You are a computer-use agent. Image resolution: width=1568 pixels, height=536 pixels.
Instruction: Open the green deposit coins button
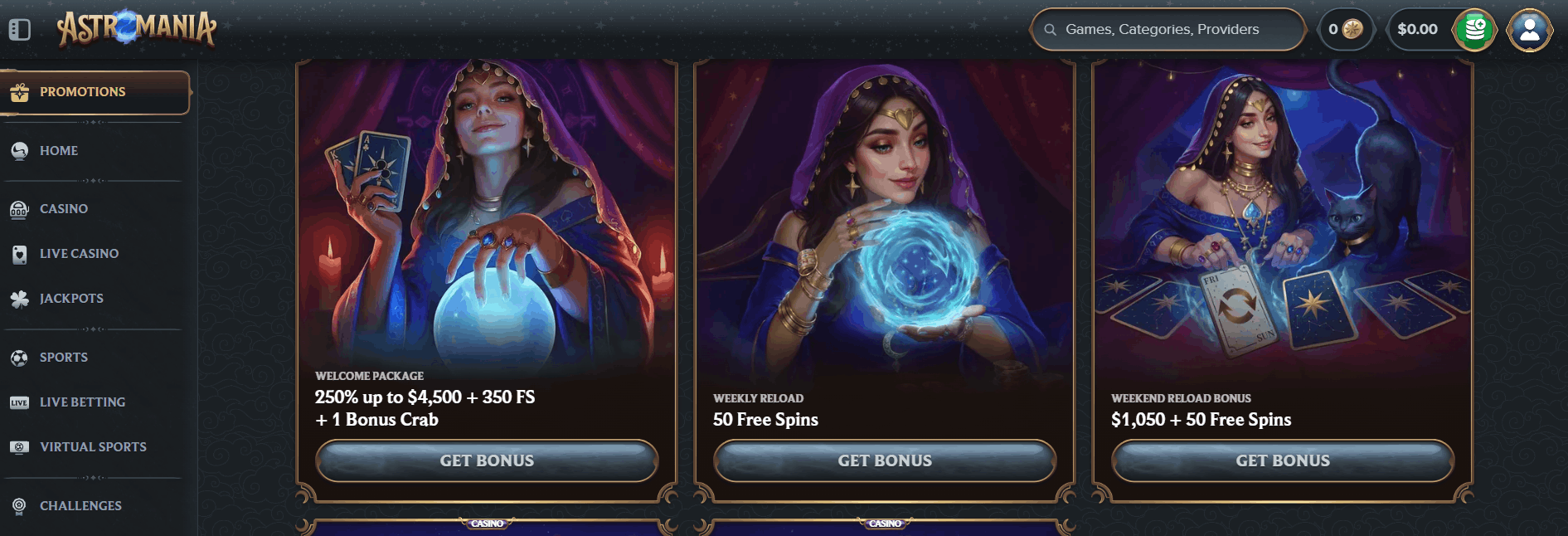[1474, 30]
